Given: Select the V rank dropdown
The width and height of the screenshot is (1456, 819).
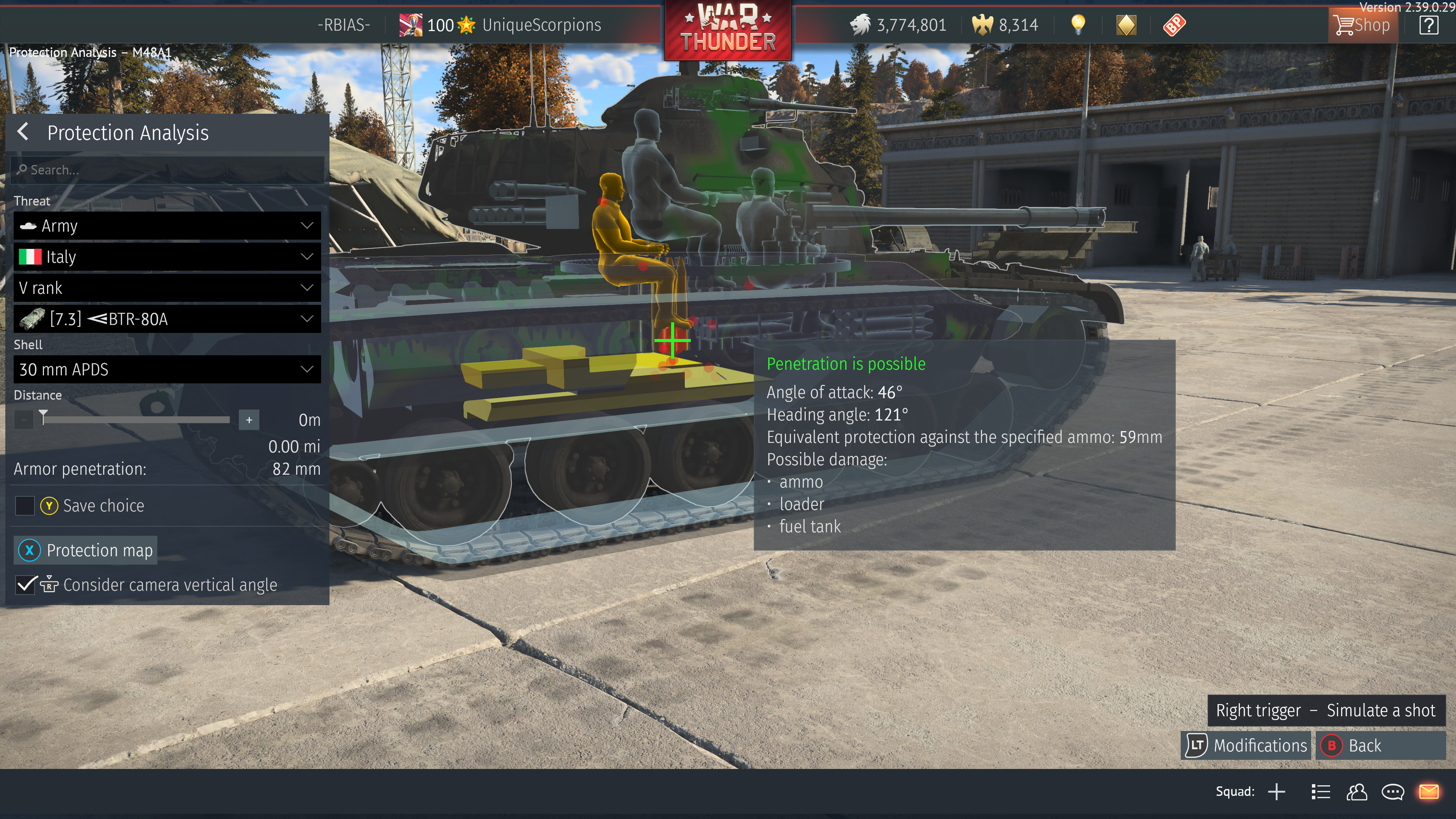Looking at the screenshot, I should 166,288.
